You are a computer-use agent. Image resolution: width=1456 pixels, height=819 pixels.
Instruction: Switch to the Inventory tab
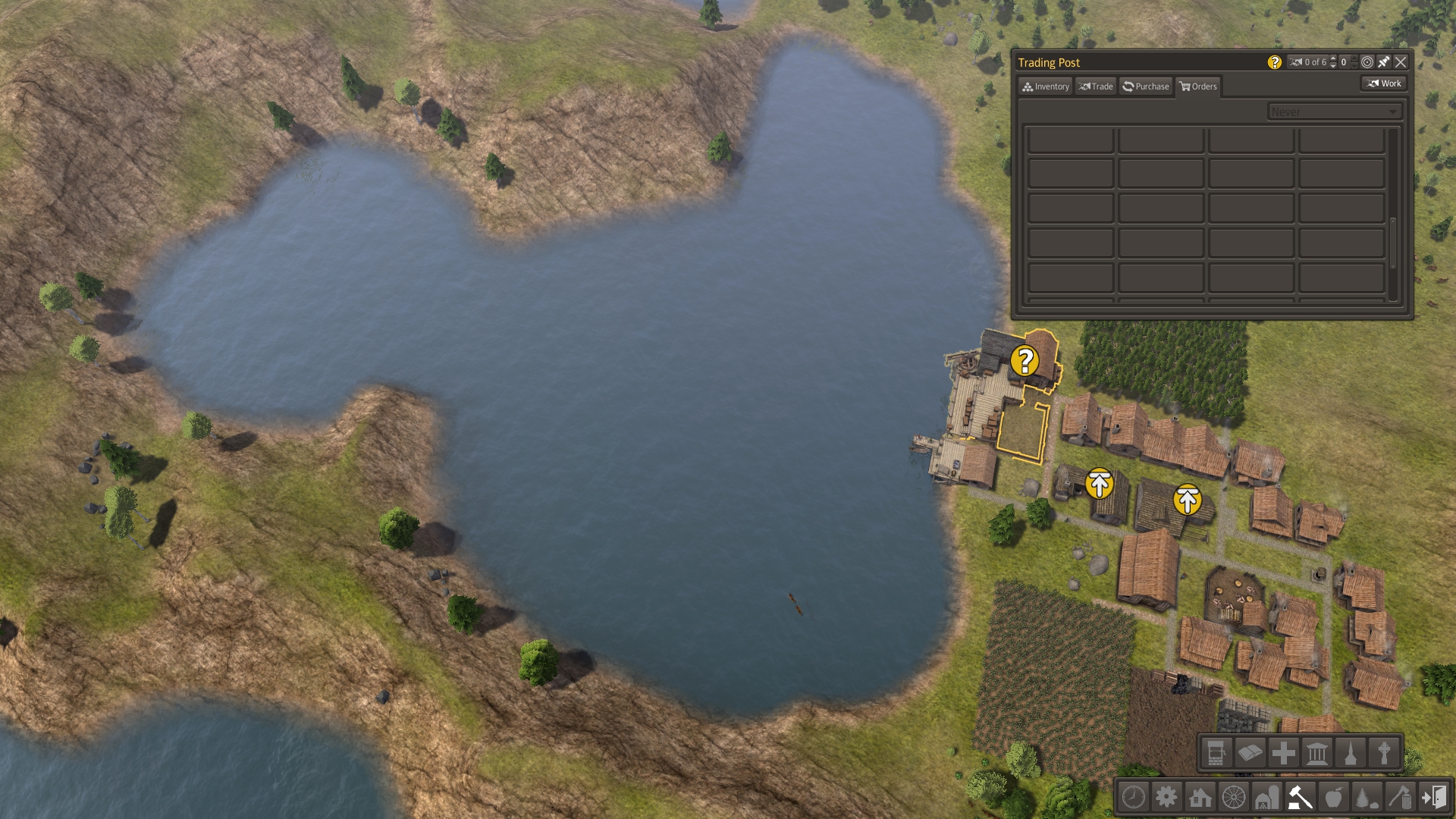[x=1045, y=86]
